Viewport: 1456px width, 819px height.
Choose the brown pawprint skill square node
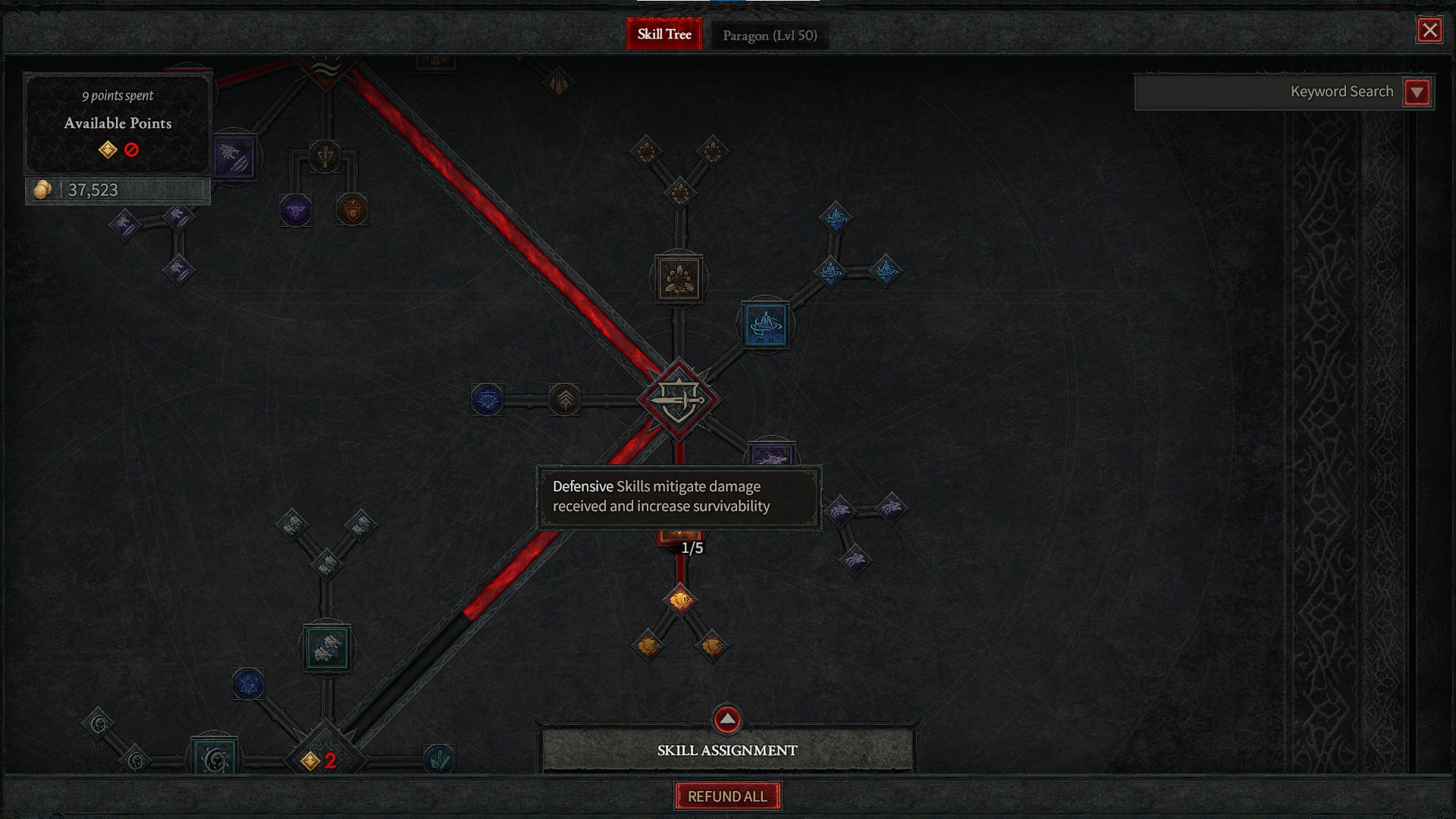679,279
